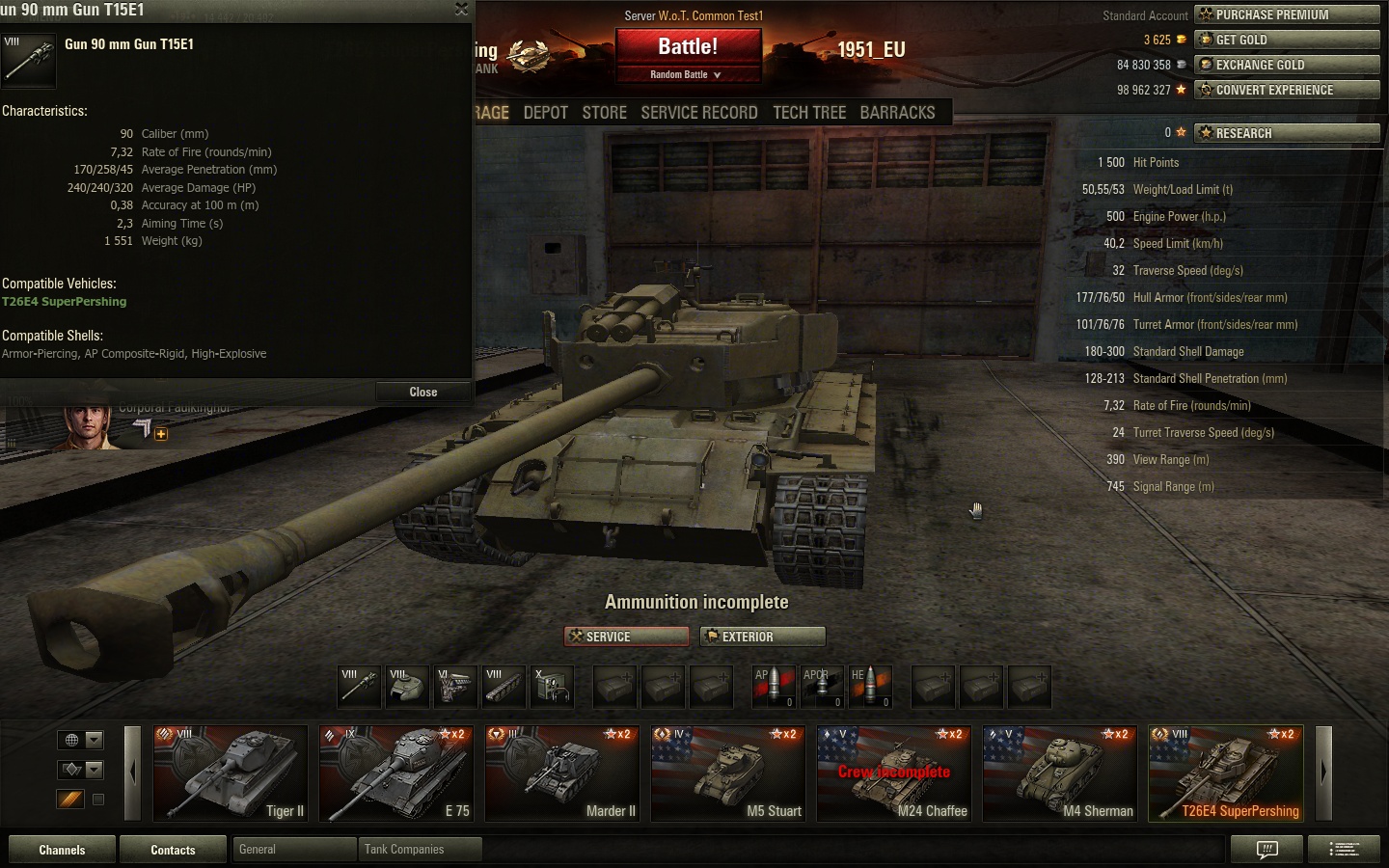Purchase Premium account

(x=1287, y=14)
